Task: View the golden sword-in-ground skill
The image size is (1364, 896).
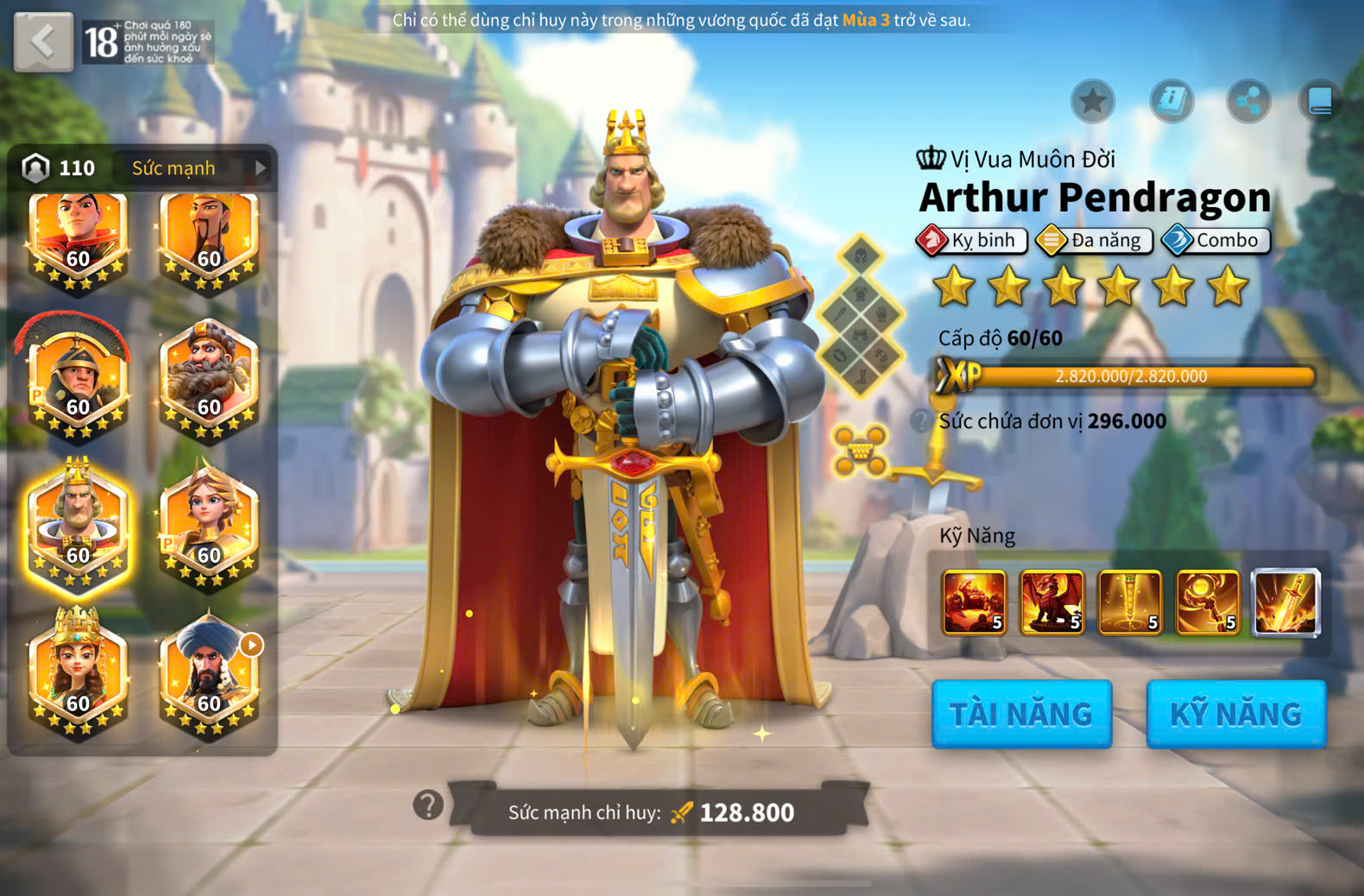Action: (x=1130, y=603)
